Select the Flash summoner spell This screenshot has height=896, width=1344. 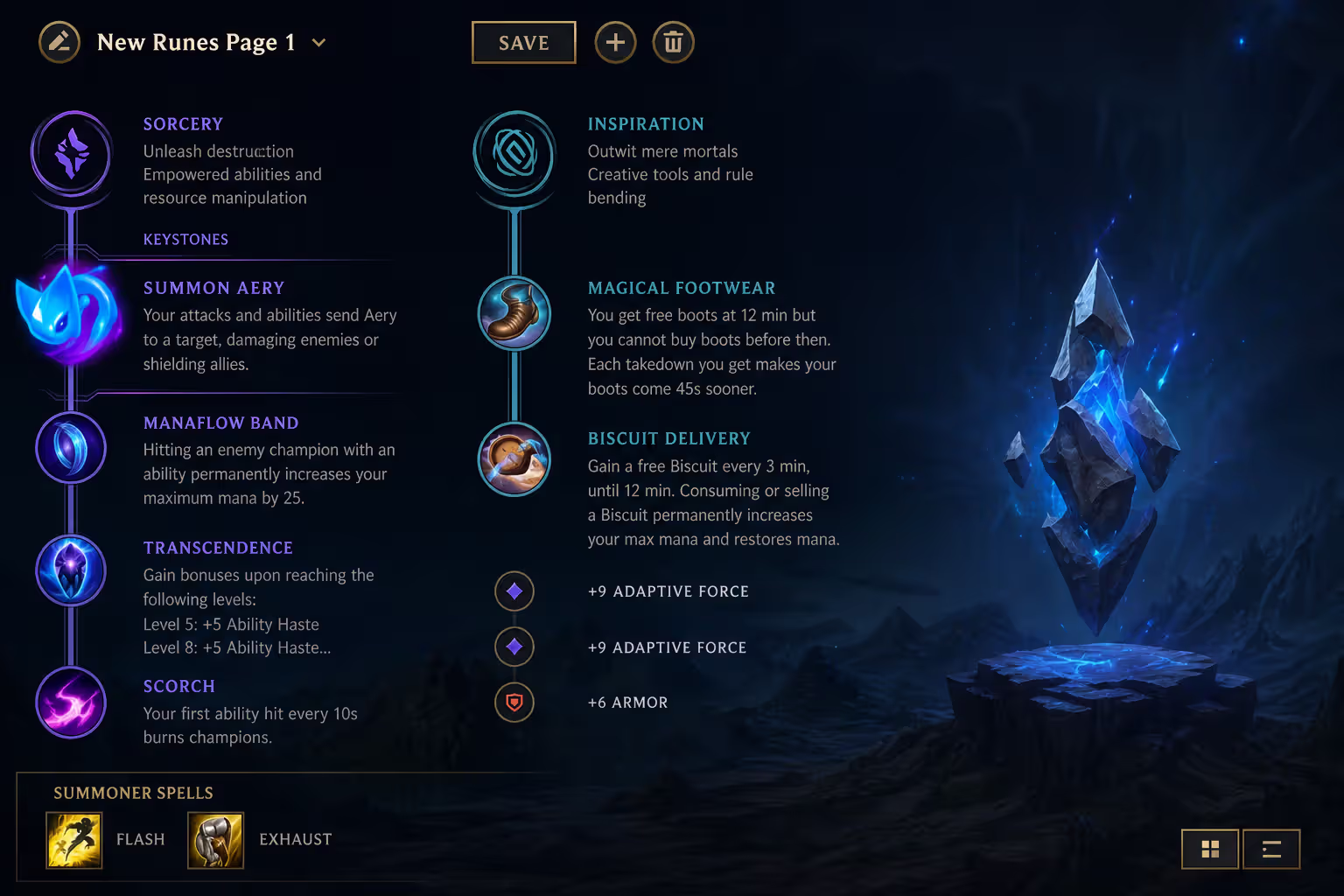coord(73,840)
